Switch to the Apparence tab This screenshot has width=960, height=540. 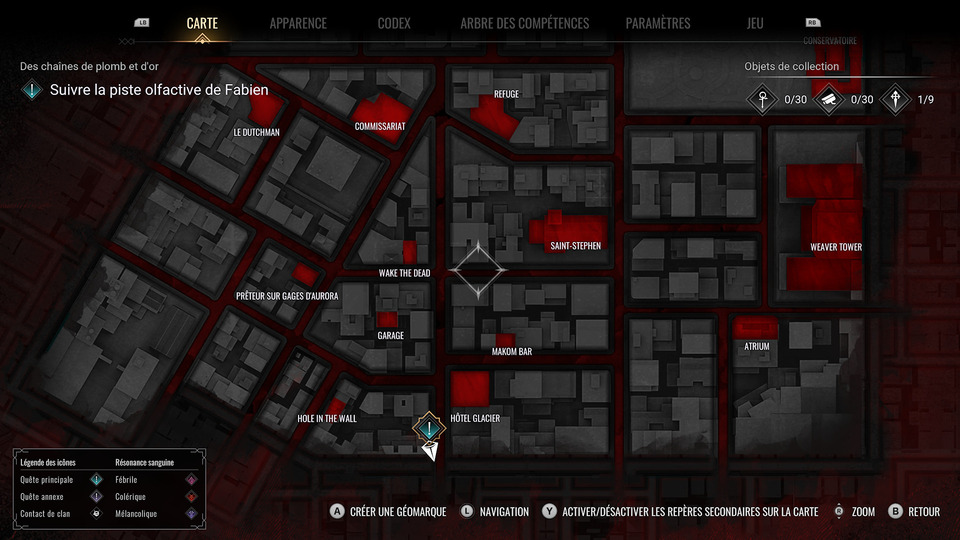tap(298, 23)
